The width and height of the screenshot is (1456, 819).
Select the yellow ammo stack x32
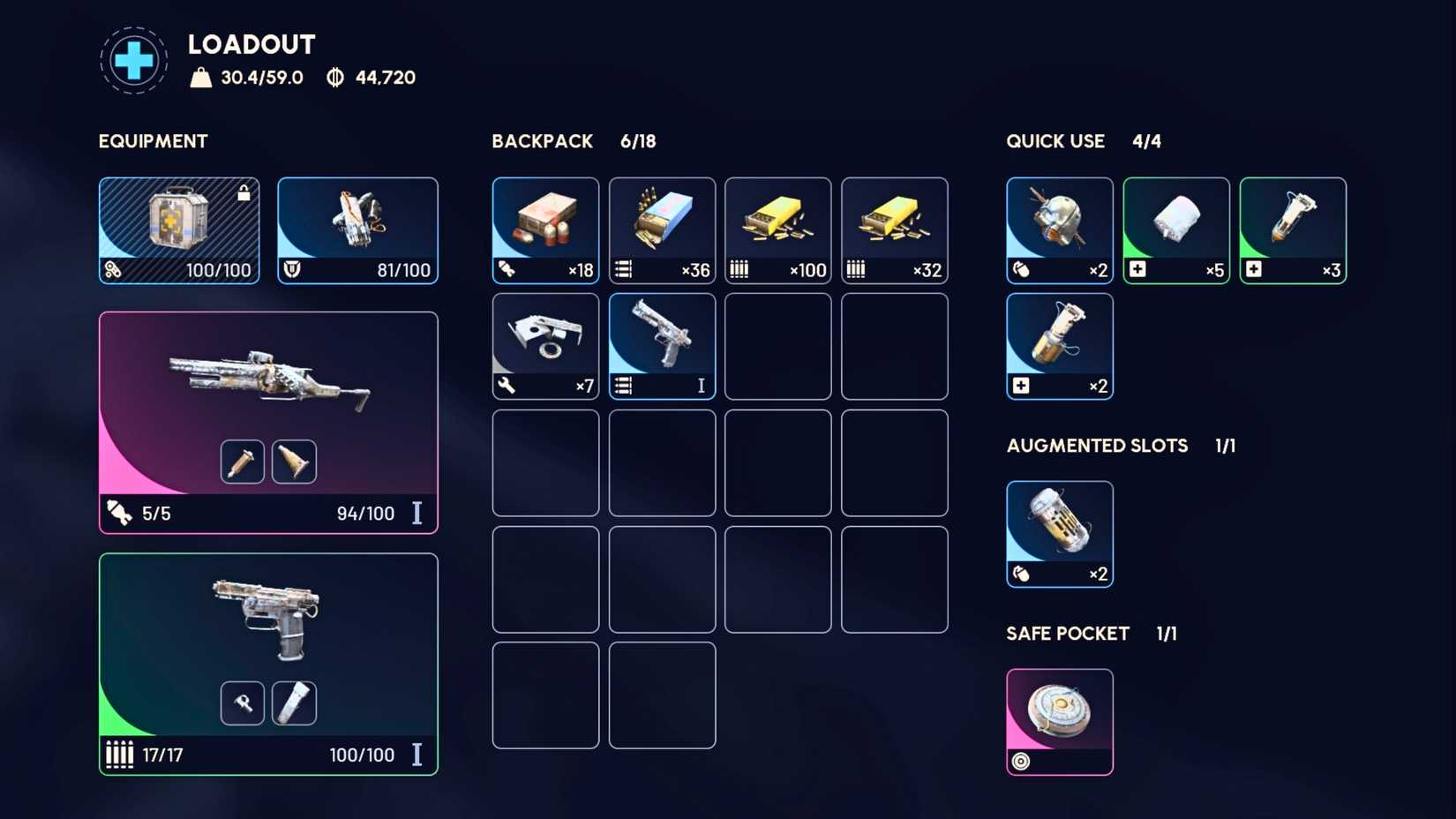point(894,229)
